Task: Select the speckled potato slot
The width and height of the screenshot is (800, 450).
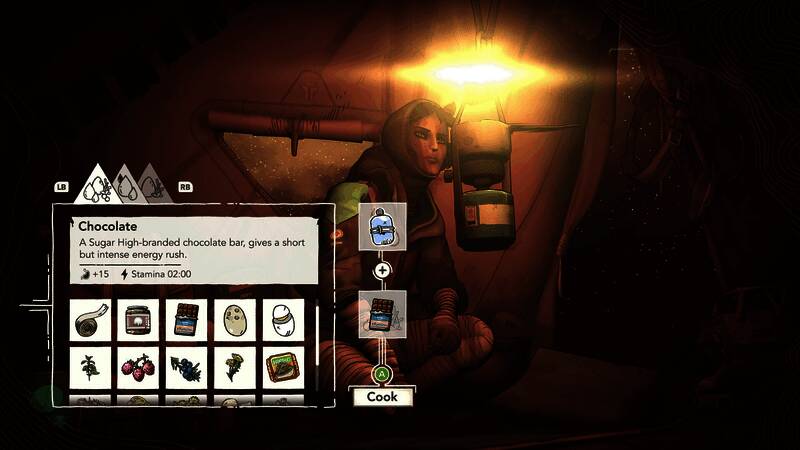Action: (235, 320)
